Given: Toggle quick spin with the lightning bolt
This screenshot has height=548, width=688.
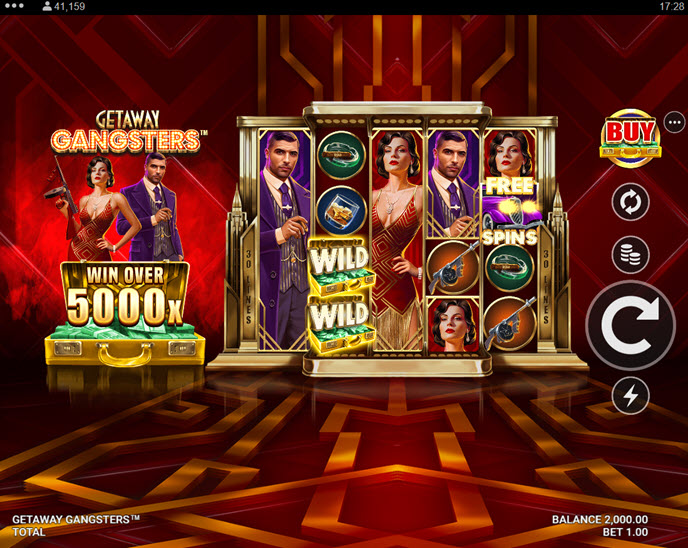Looking at the screenshot, I should coord(630,396).
